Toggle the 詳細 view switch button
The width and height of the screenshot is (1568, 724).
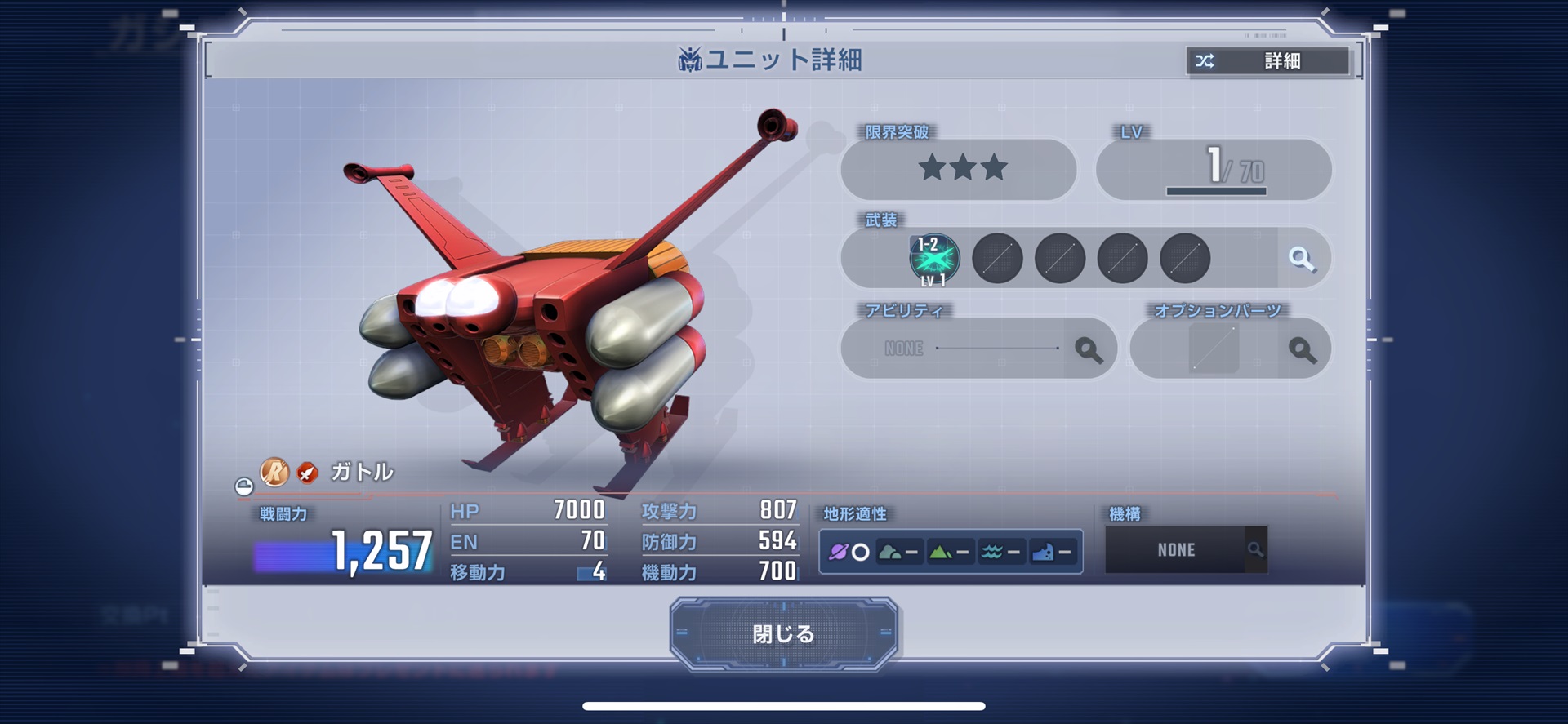[1267, 61]
